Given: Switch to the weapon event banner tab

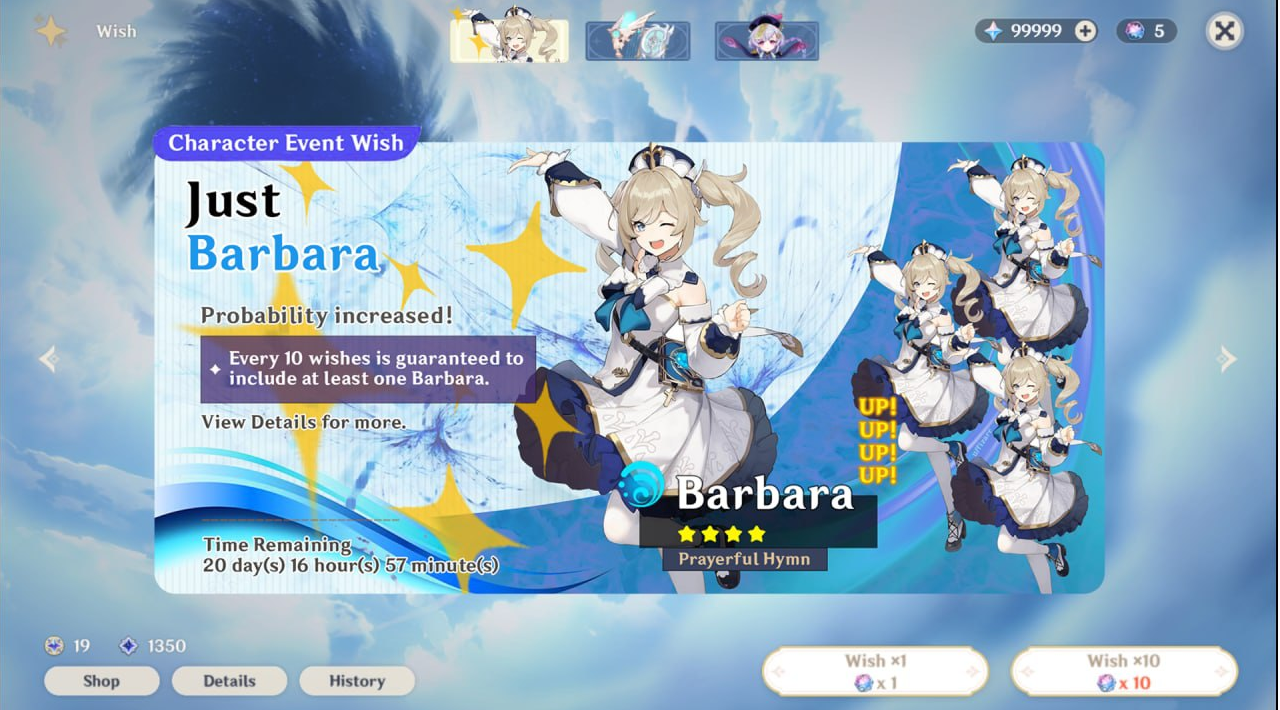Looking at the screenshot, I should [637, 41].
